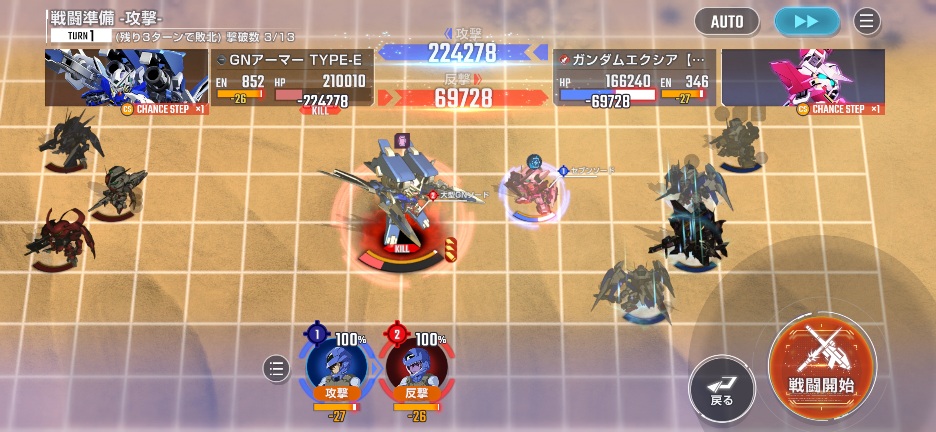936x432 pixels.
Task: Start battle with the 戦闘開始 button
Action: click(822, 361)
